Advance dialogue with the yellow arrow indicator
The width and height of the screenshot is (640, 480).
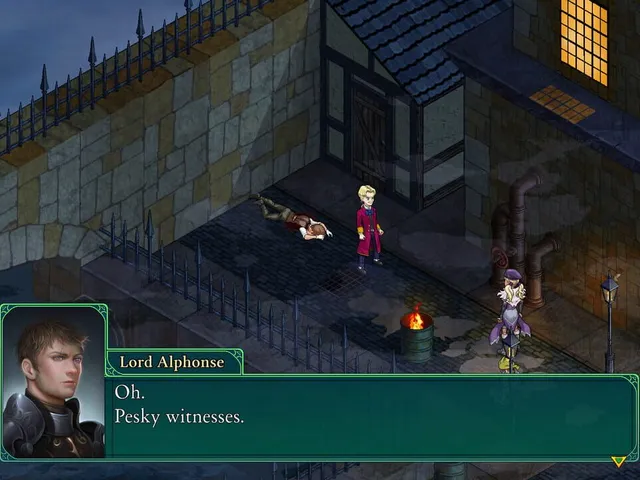pos(618,461)
